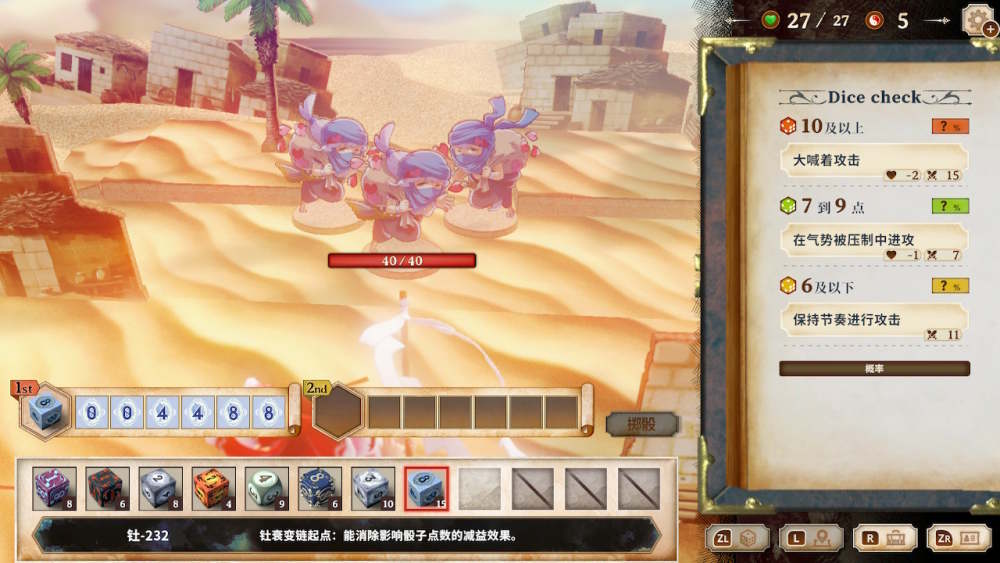Open the treasure chest inventory button

coord(884,537)
